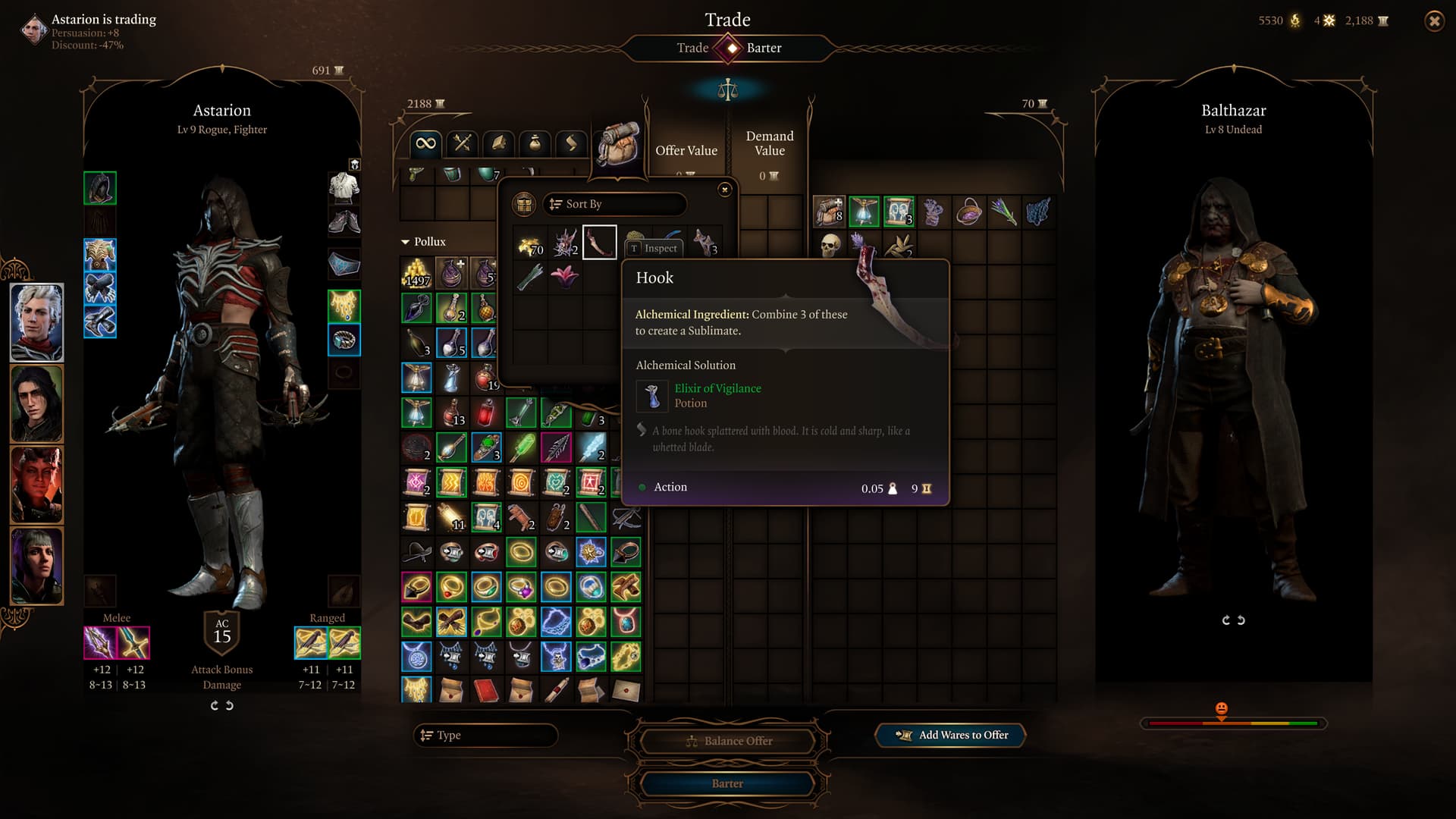The height and width of the screenshot is (819, 1456).
Task: Switch to the Trade mode tab
Action: [692, 48]
